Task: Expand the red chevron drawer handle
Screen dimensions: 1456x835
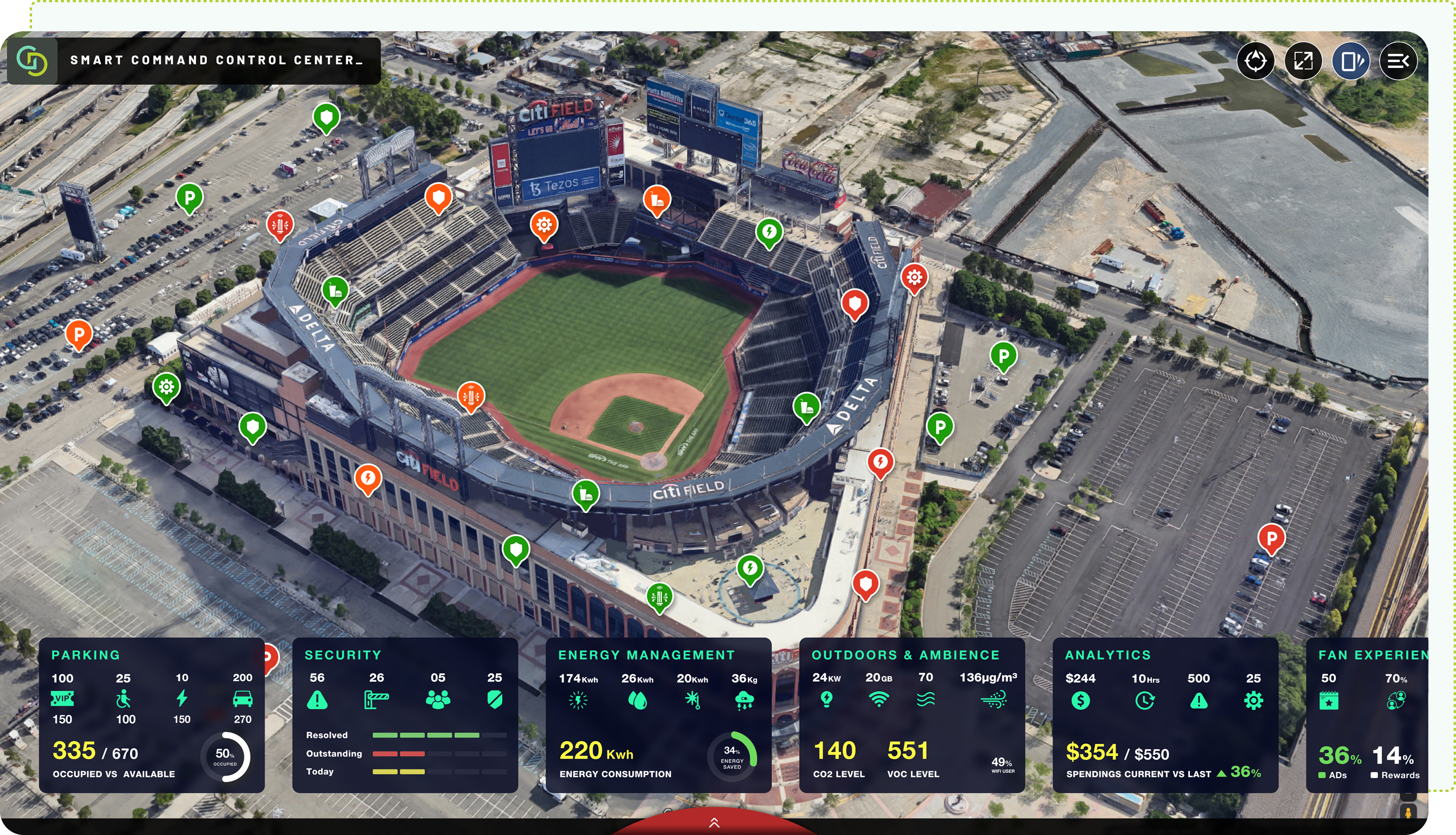Action: [x=714, y=823]
